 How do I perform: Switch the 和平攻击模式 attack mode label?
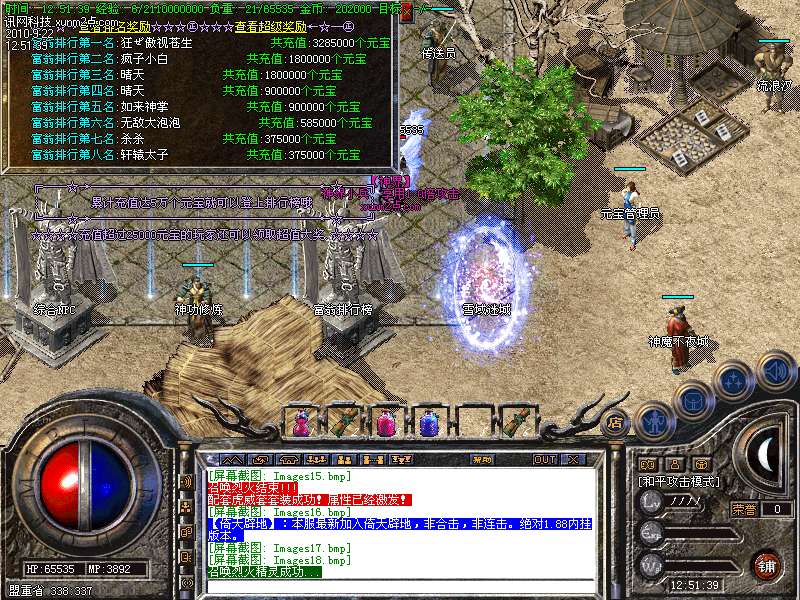680,481
